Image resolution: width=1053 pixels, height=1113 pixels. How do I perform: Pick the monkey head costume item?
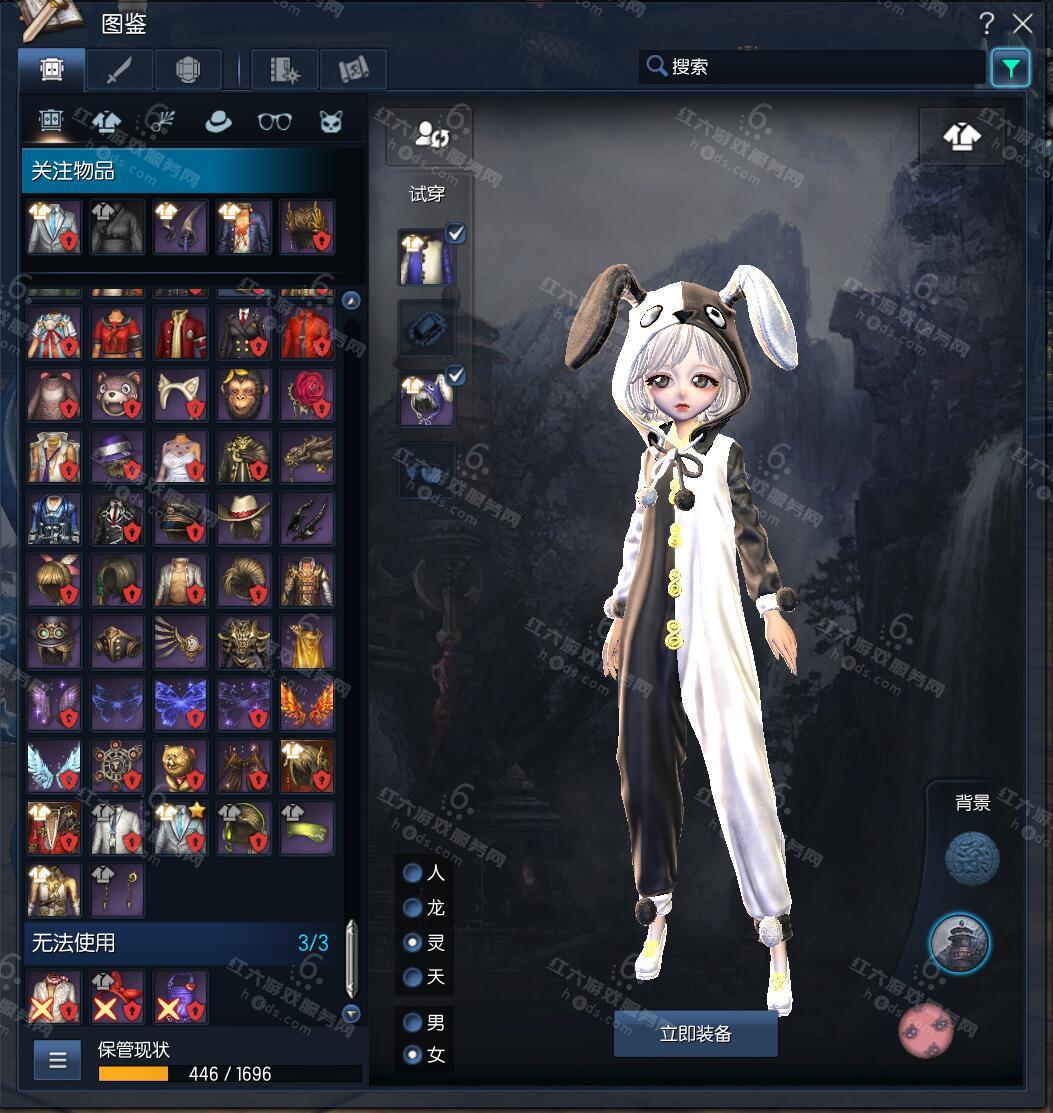click(x=243, y=395)
